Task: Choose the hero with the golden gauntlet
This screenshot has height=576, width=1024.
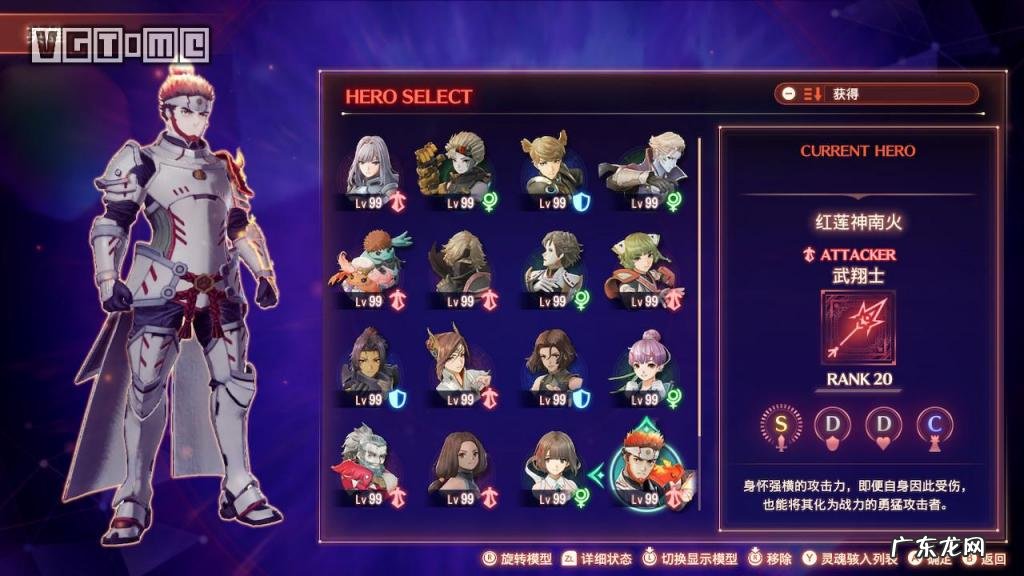Action: (453, 168)
